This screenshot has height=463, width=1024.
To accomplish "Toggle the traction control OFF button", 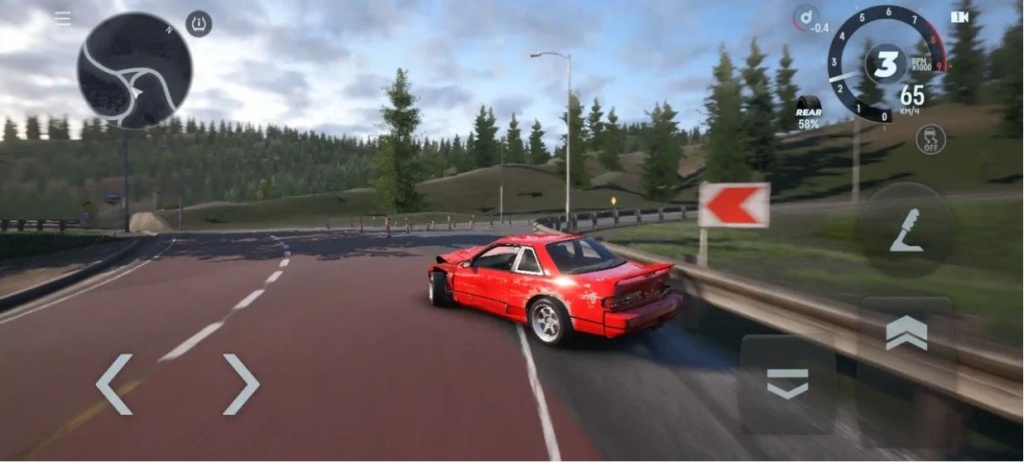I will pyautogui.click(x=930, y=139).
